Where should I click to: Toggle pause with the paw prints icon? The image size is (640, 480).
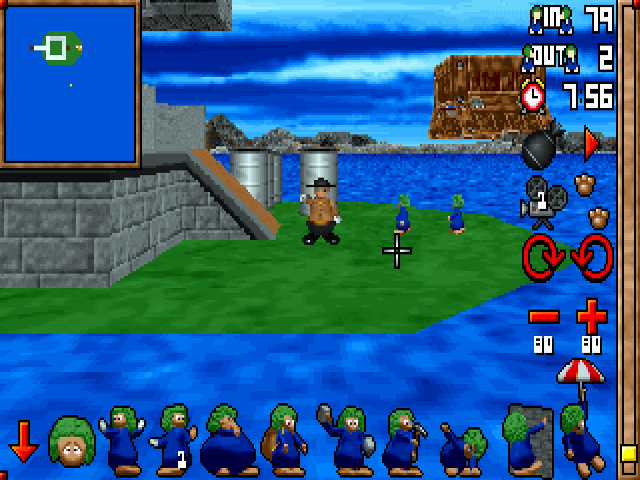[595, 200]
